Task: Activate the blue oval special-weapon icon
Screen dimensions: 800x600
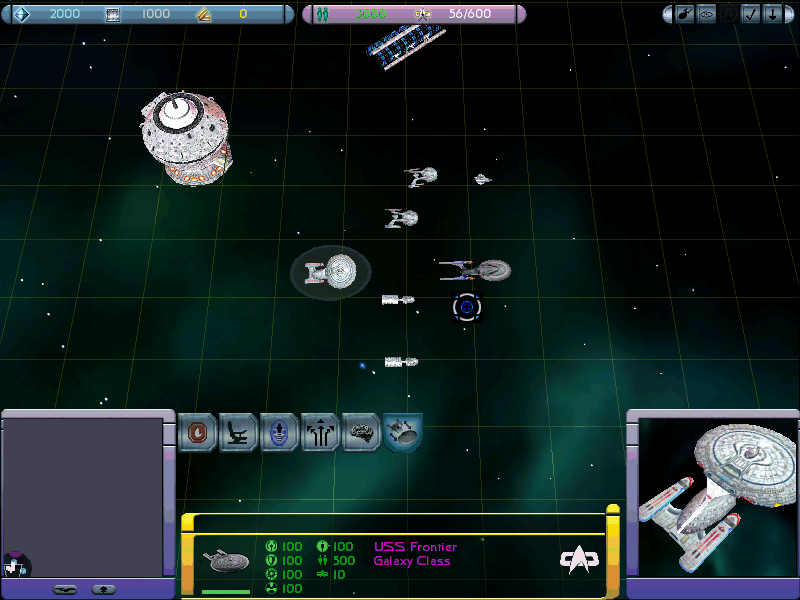Action: 280,433
